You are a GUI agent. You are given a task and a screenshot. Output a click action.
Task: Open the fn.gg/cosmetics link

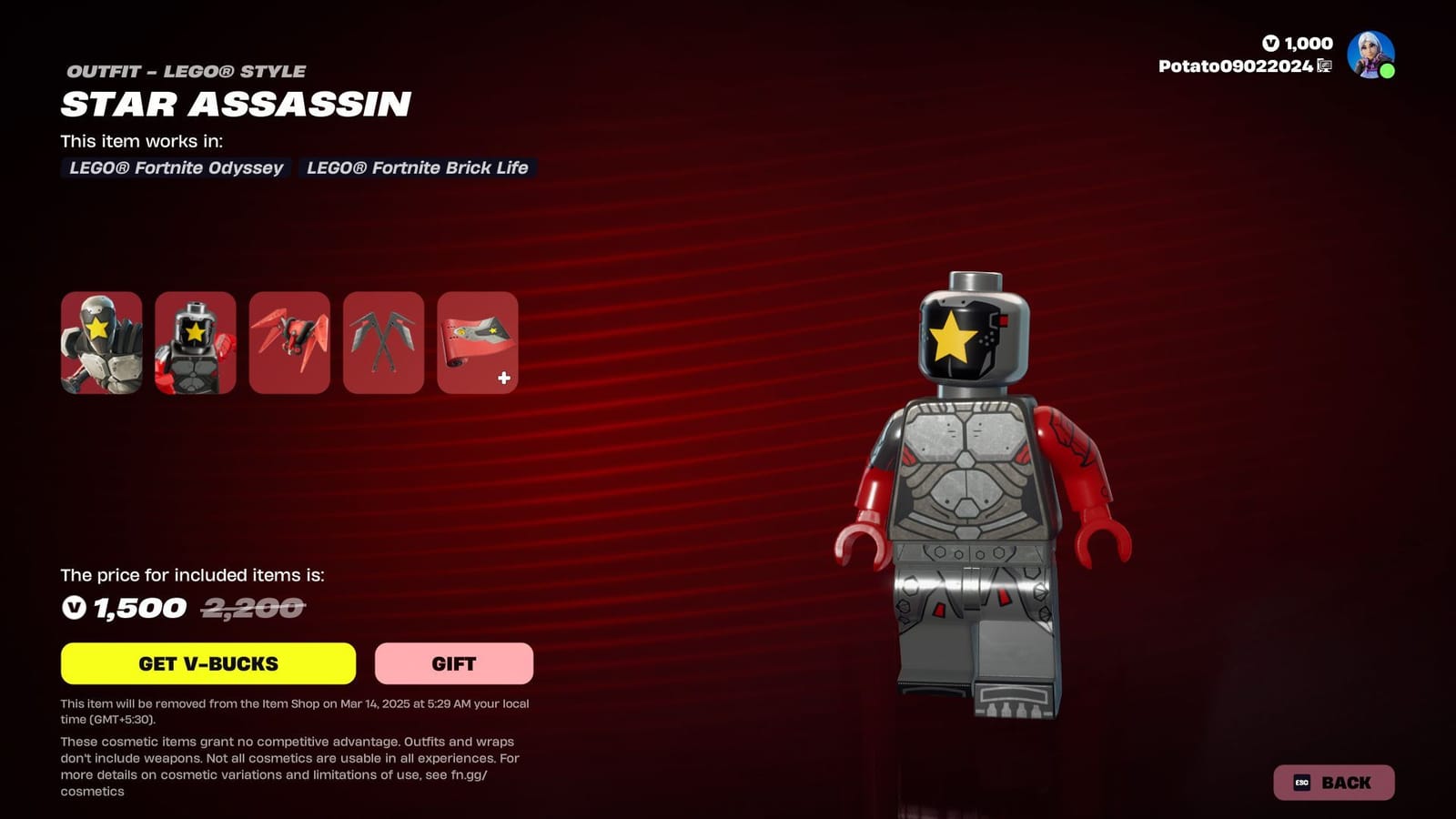(480, 774)
